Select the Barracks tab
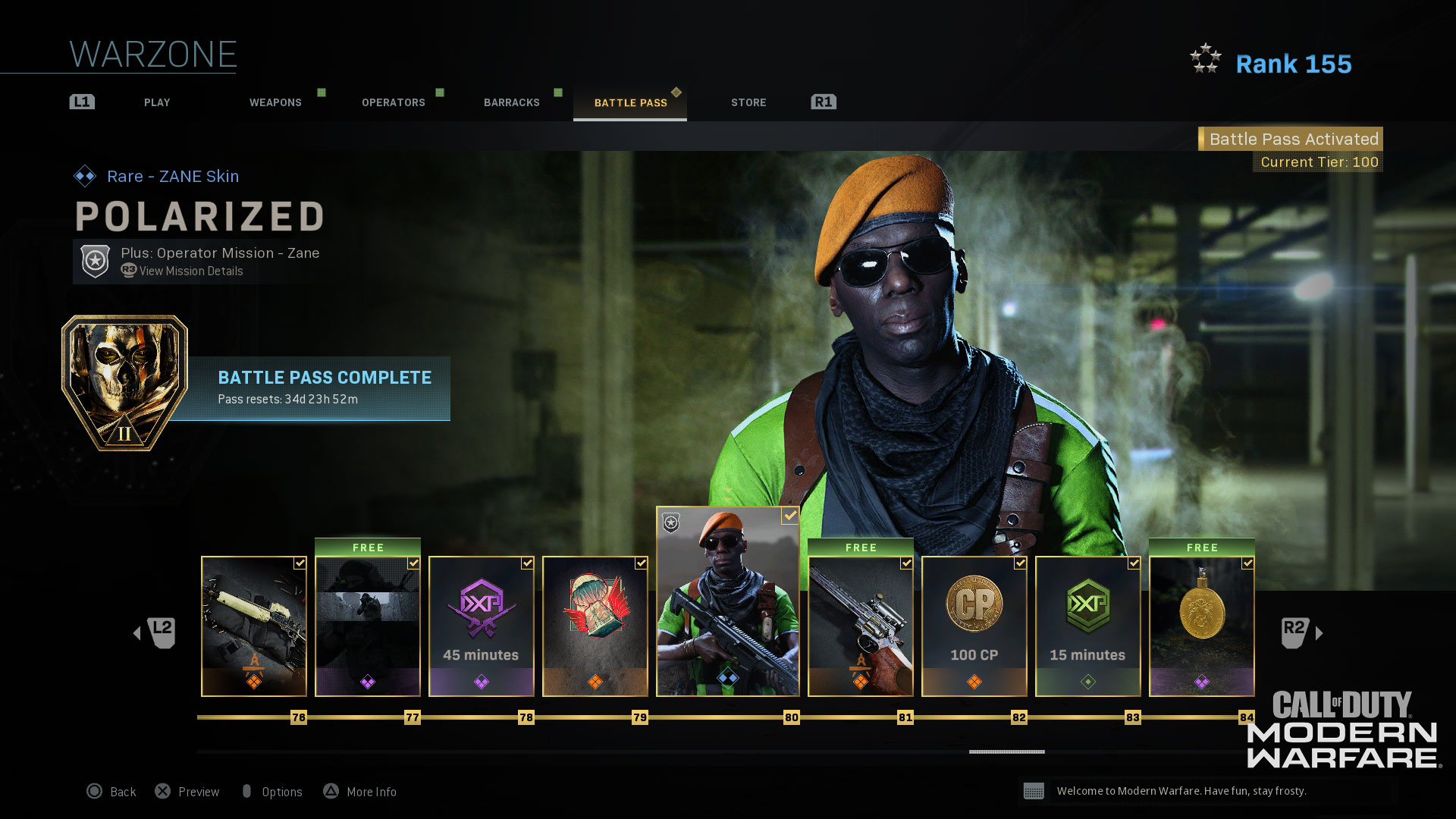The image size is (1456, 819). [x=512, y=102]
